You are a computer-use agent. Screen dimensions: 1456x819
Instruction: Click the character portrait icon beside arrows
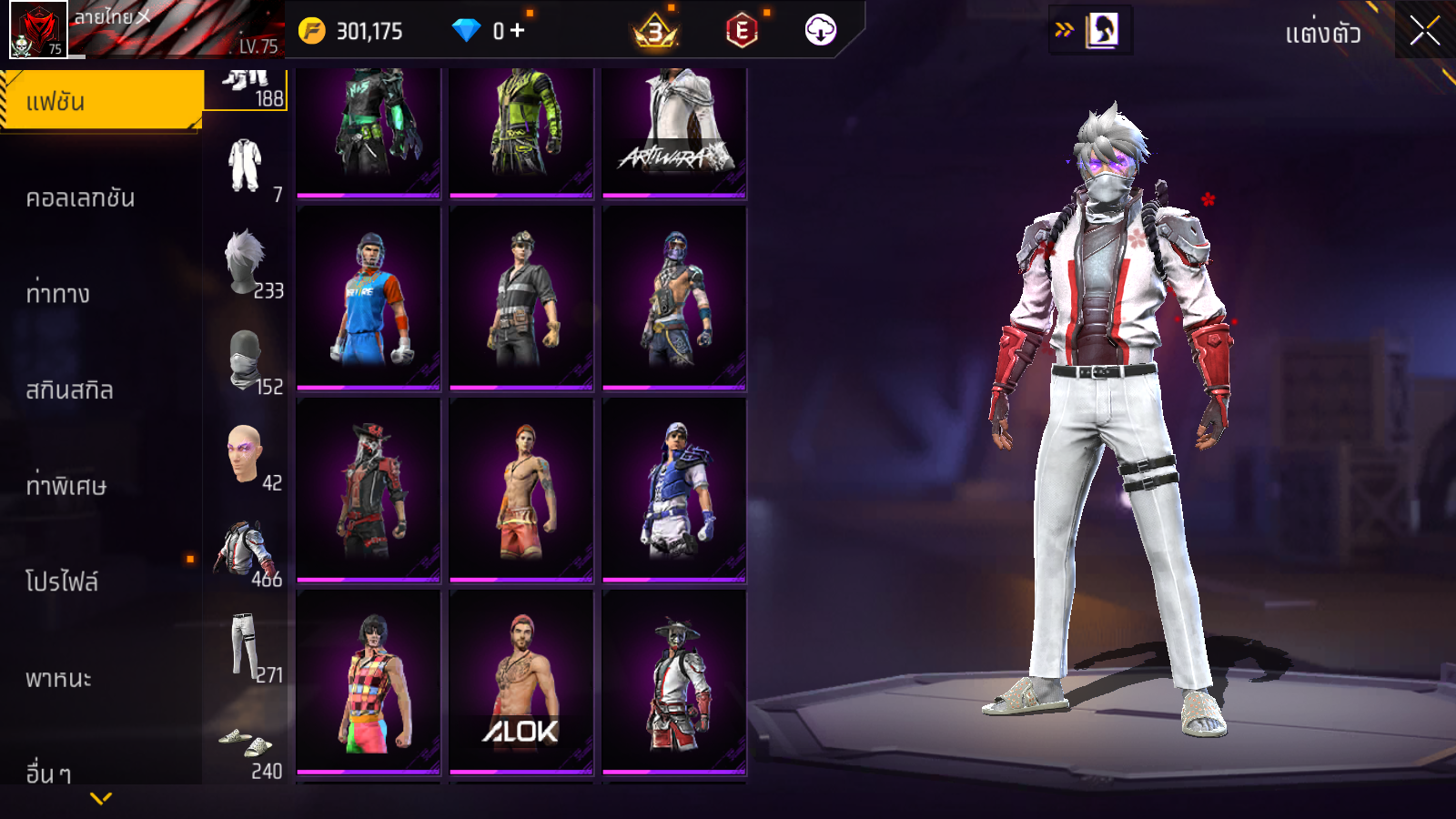tap(1101, 30)
